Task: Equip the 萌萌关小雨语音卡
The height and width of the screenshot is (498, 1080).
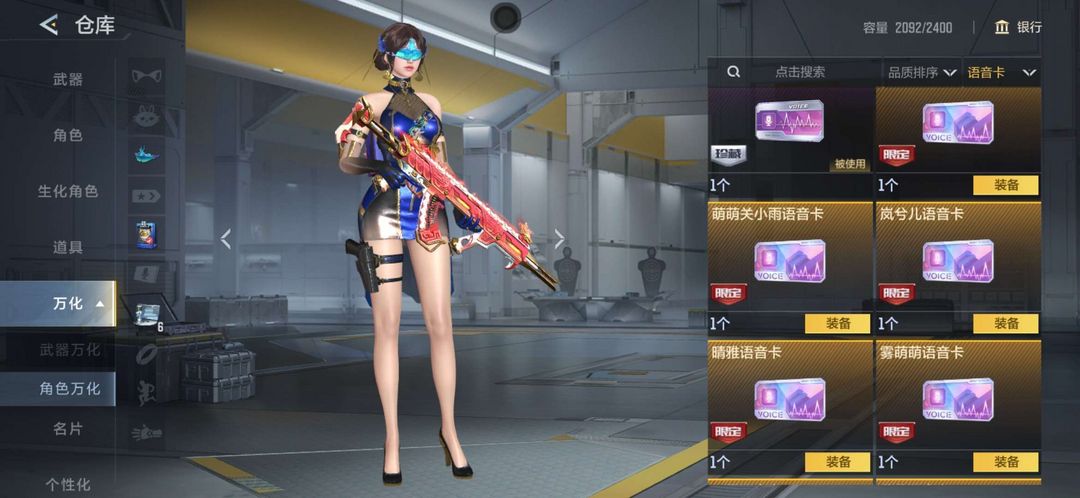Action: [838, 323]
